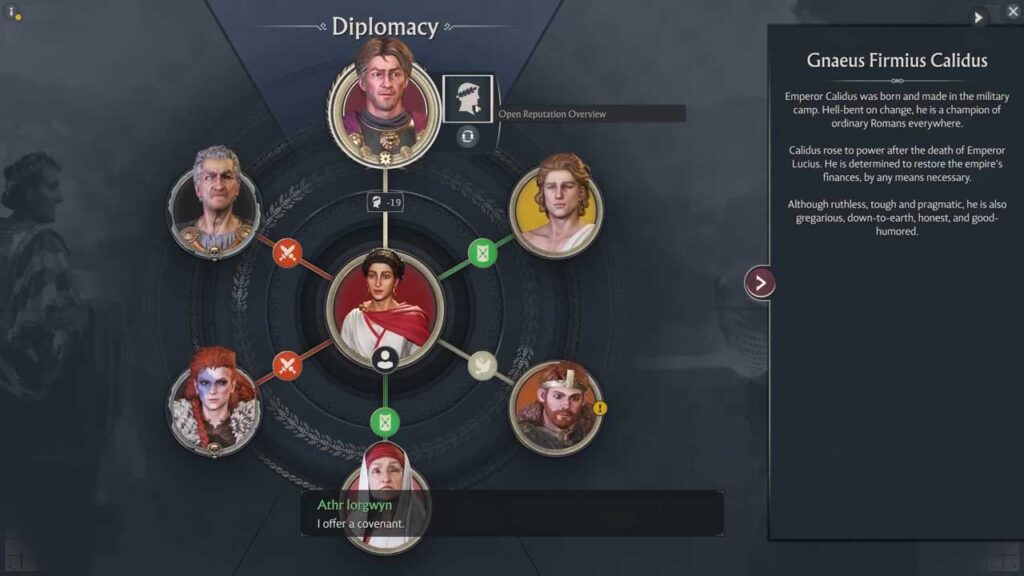Collapse the leader info panel arrow
The height and width of the screenshot is (576, 1024).
[x=760, y=283]
